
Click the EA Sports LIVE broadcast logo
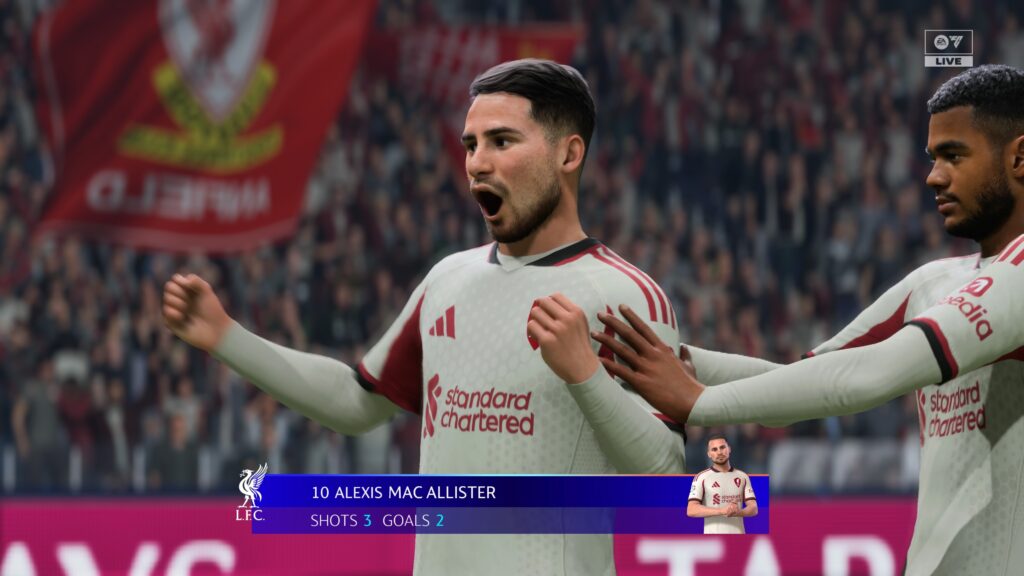[947, 48]
